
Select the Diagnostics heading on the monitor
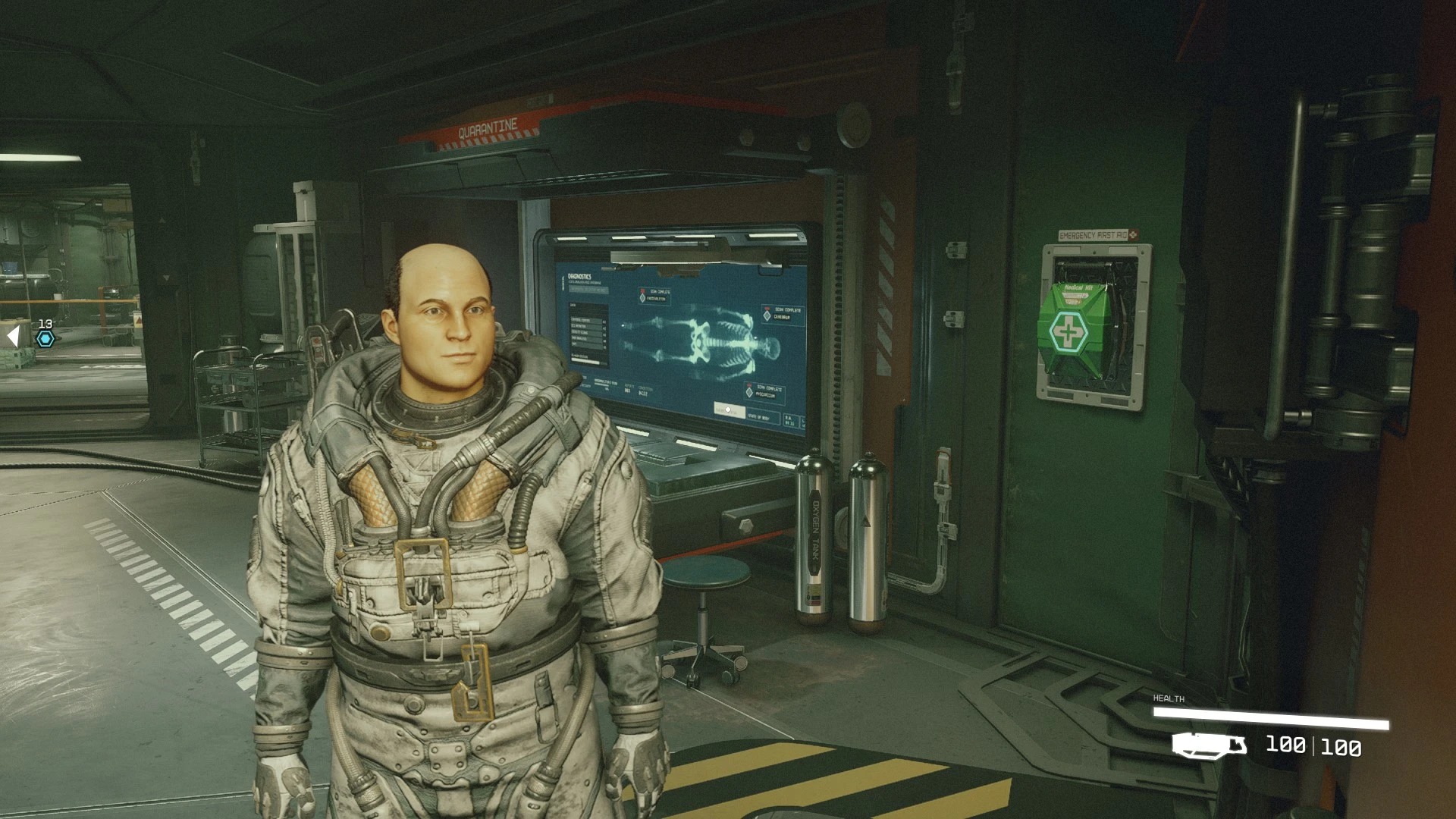click(579, 276)
